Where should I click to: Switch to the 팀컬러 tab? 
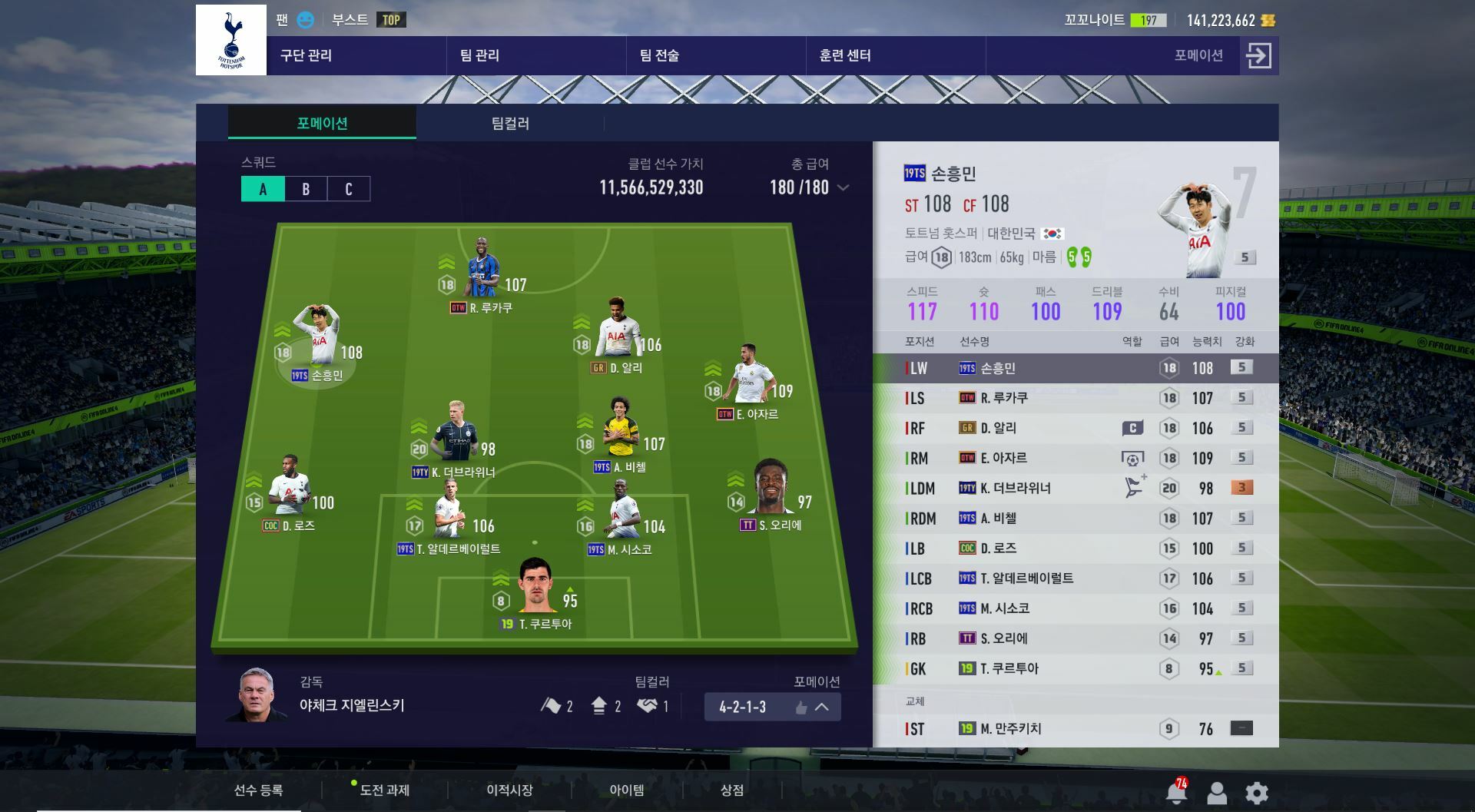click(510, 124)
